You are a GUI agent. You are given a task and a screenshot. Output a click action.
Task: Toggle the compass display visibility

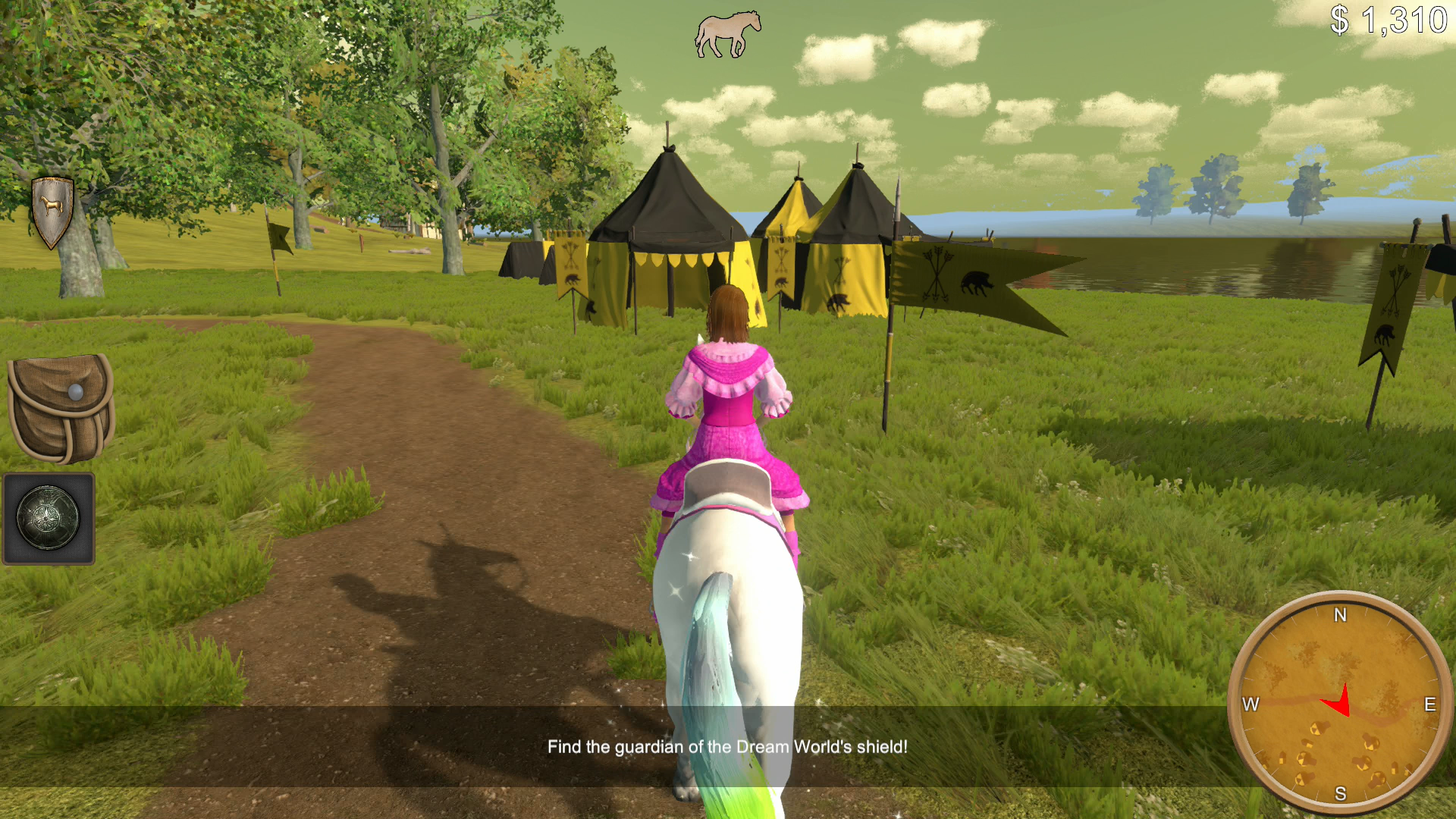[x=1341, y=701]
